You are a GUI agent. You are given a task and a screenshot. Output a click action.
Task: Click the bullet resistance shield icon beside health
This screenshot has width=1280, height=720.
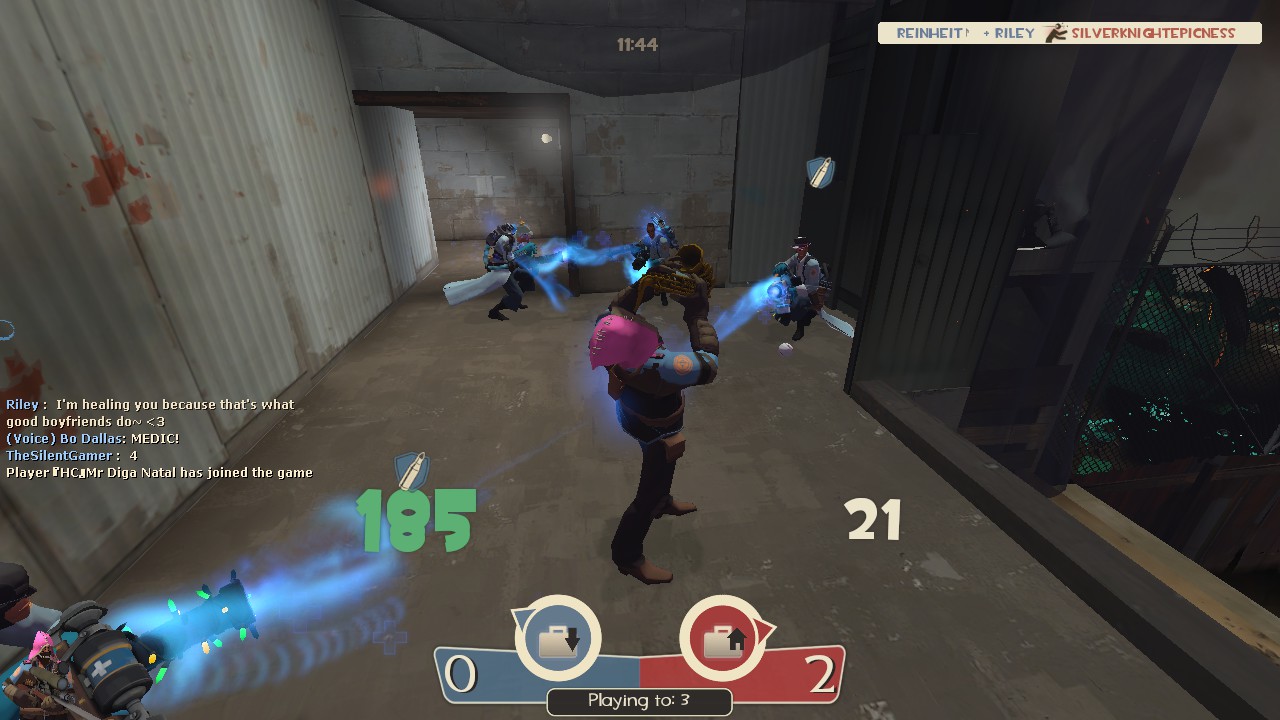click(411, 470)
